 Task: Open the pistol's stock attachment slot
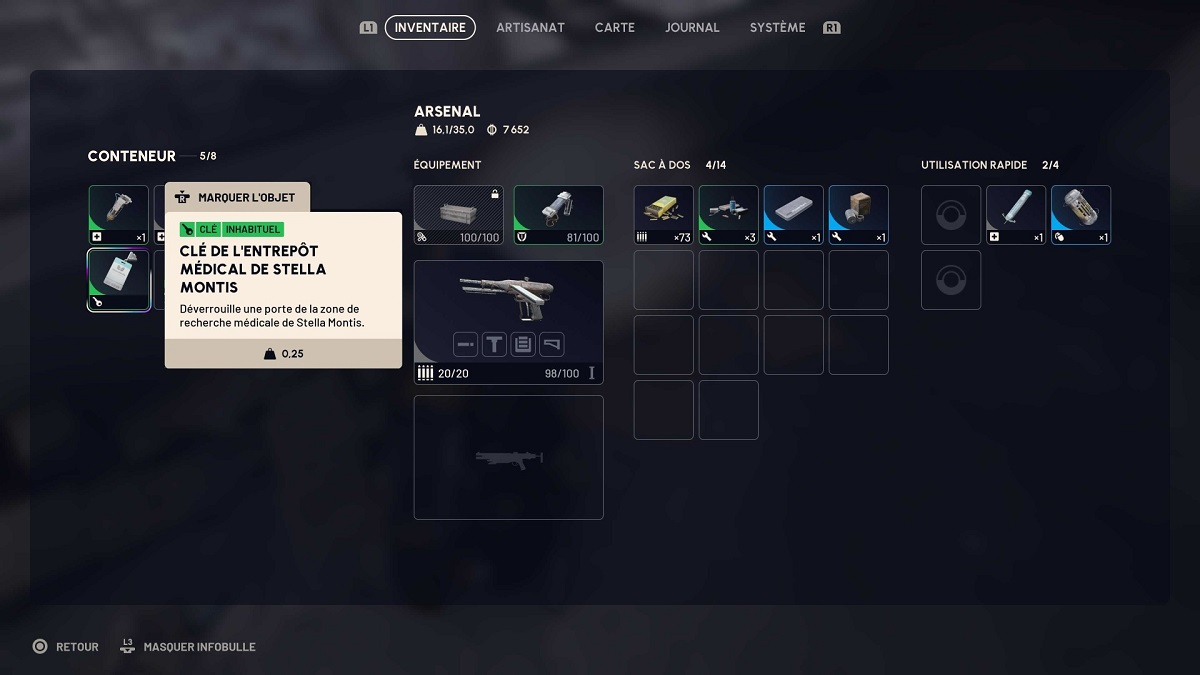tap(551, 345)
